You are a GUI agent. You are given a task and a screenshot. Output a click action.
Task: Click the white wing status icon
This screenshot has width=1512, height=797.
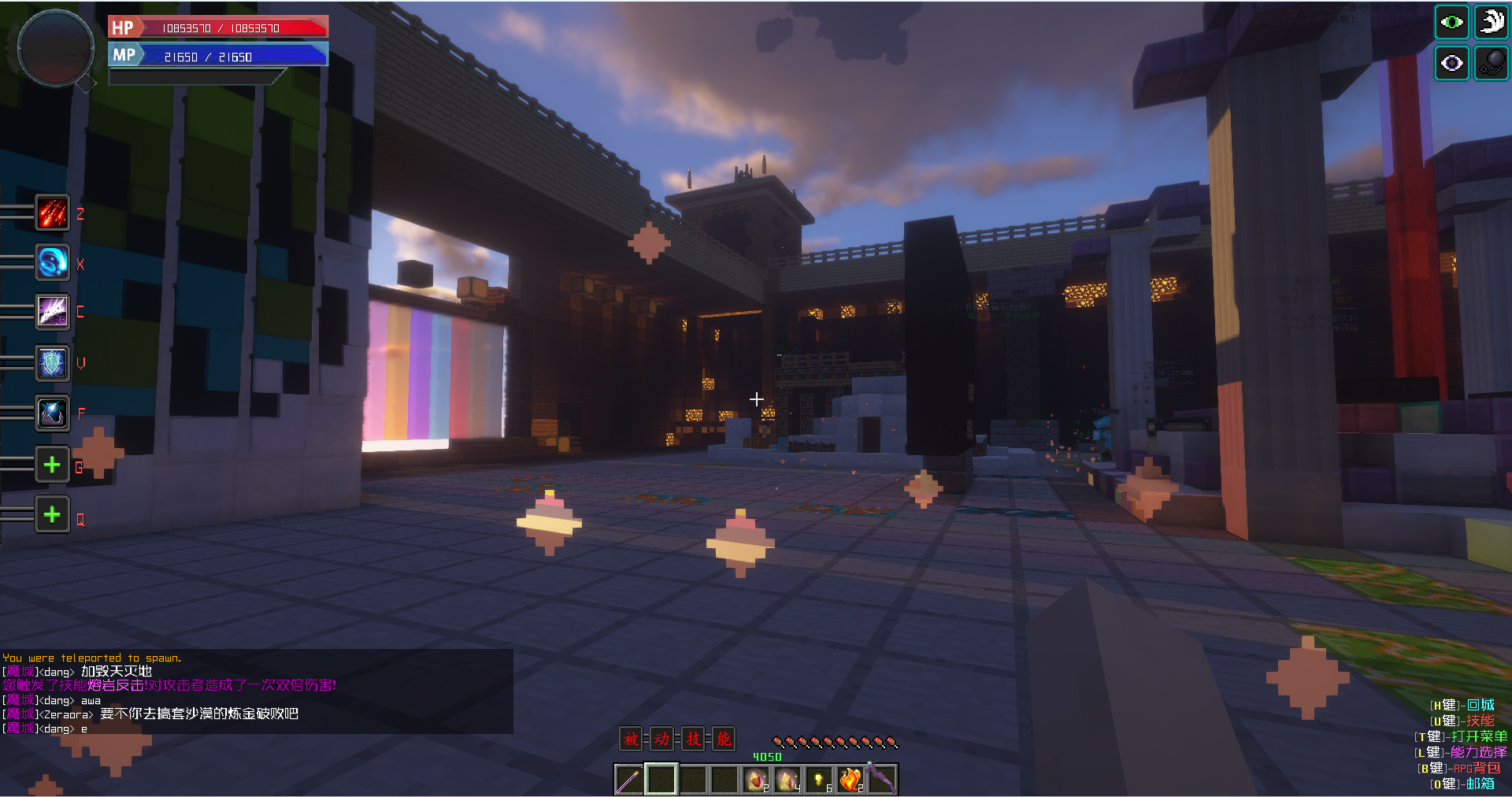point(1492,22)
